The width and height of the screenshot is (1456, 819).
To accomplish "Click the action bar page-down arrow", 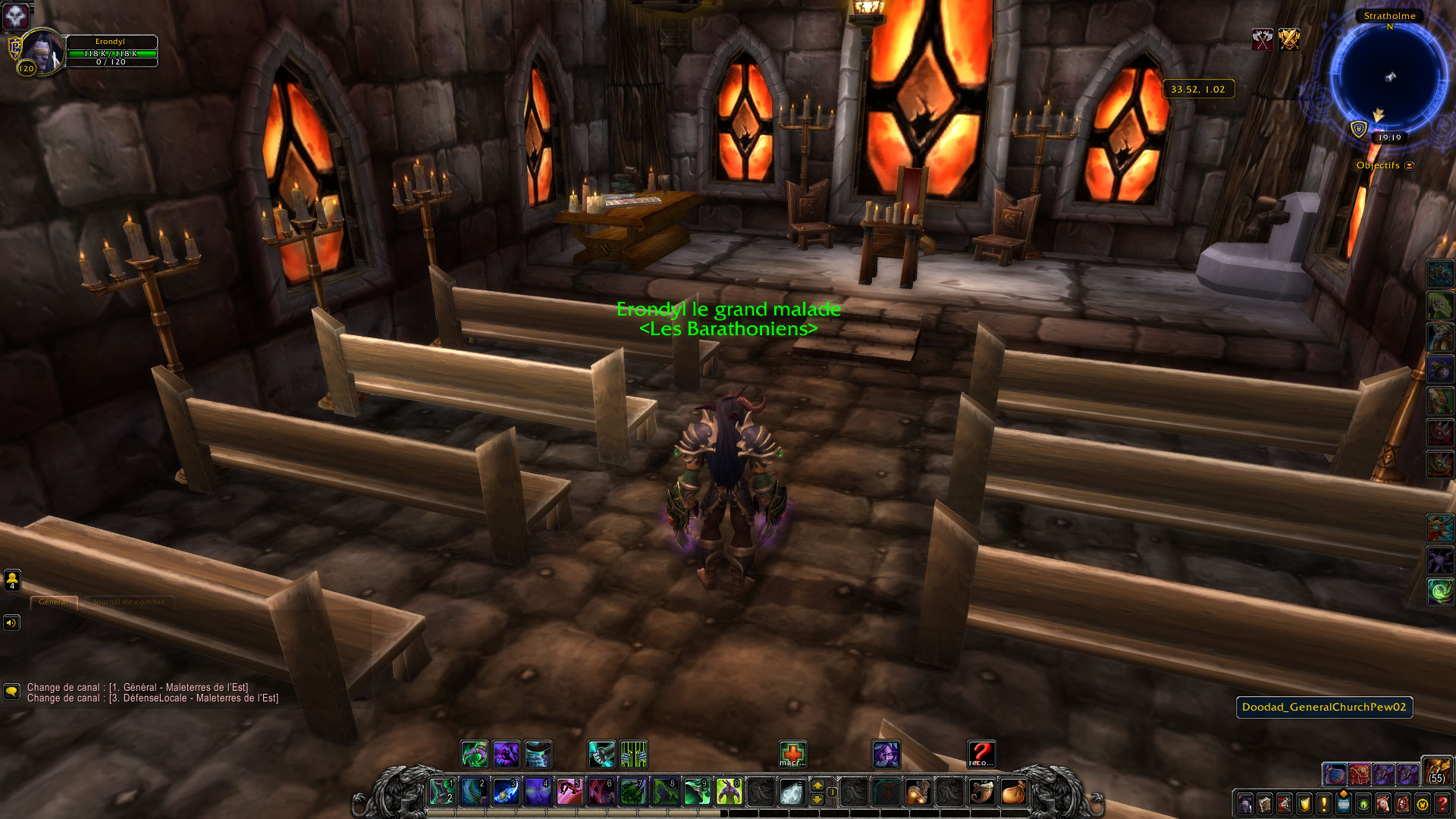I will point(817,799).
